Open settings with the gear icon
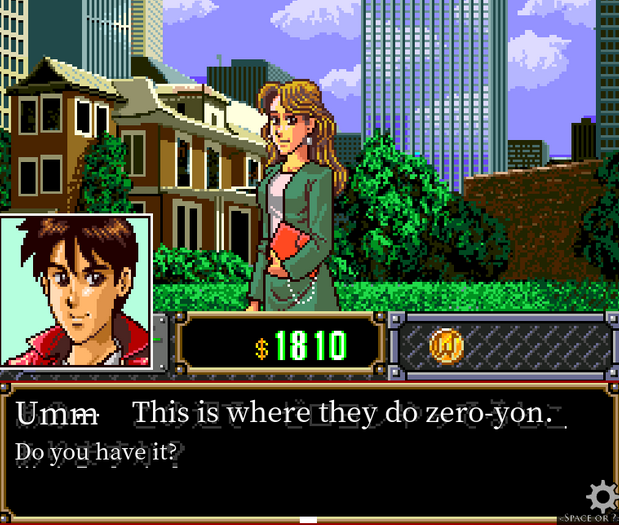Screen dimensions: 619x525 point(601,497)
